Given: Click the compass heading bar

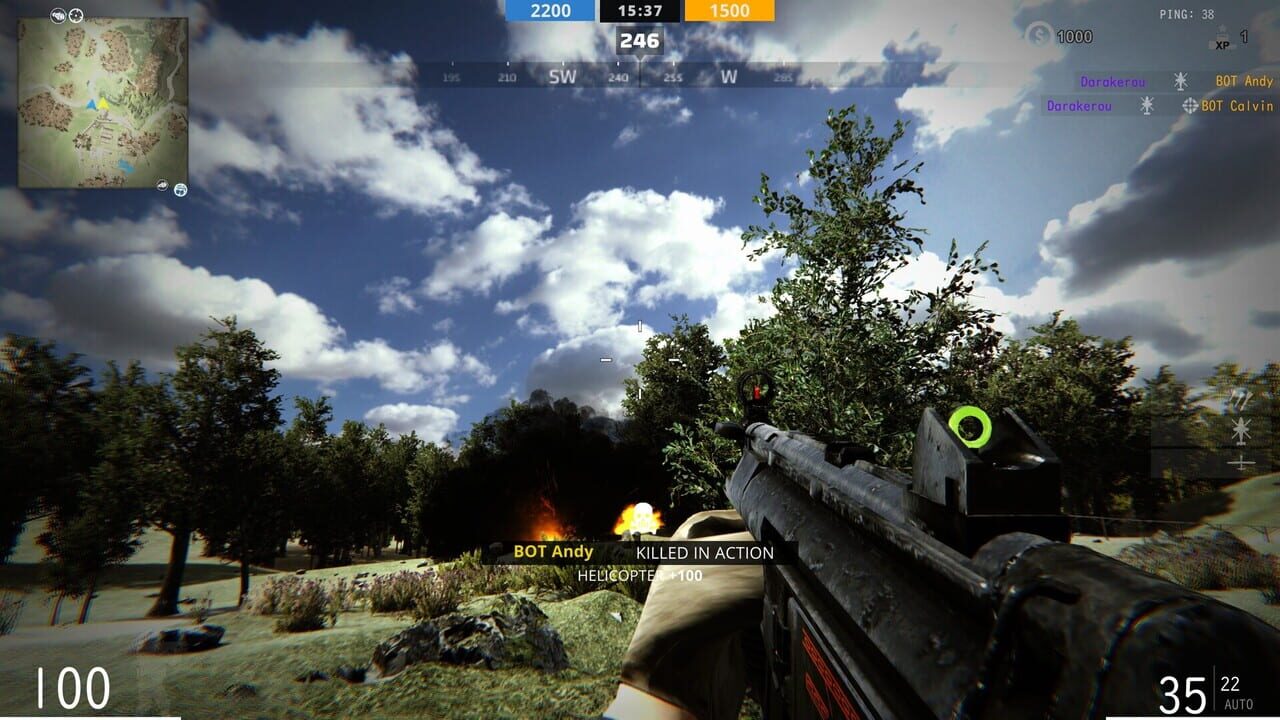Looking at the screenshot, I should (x=640, y=76).
